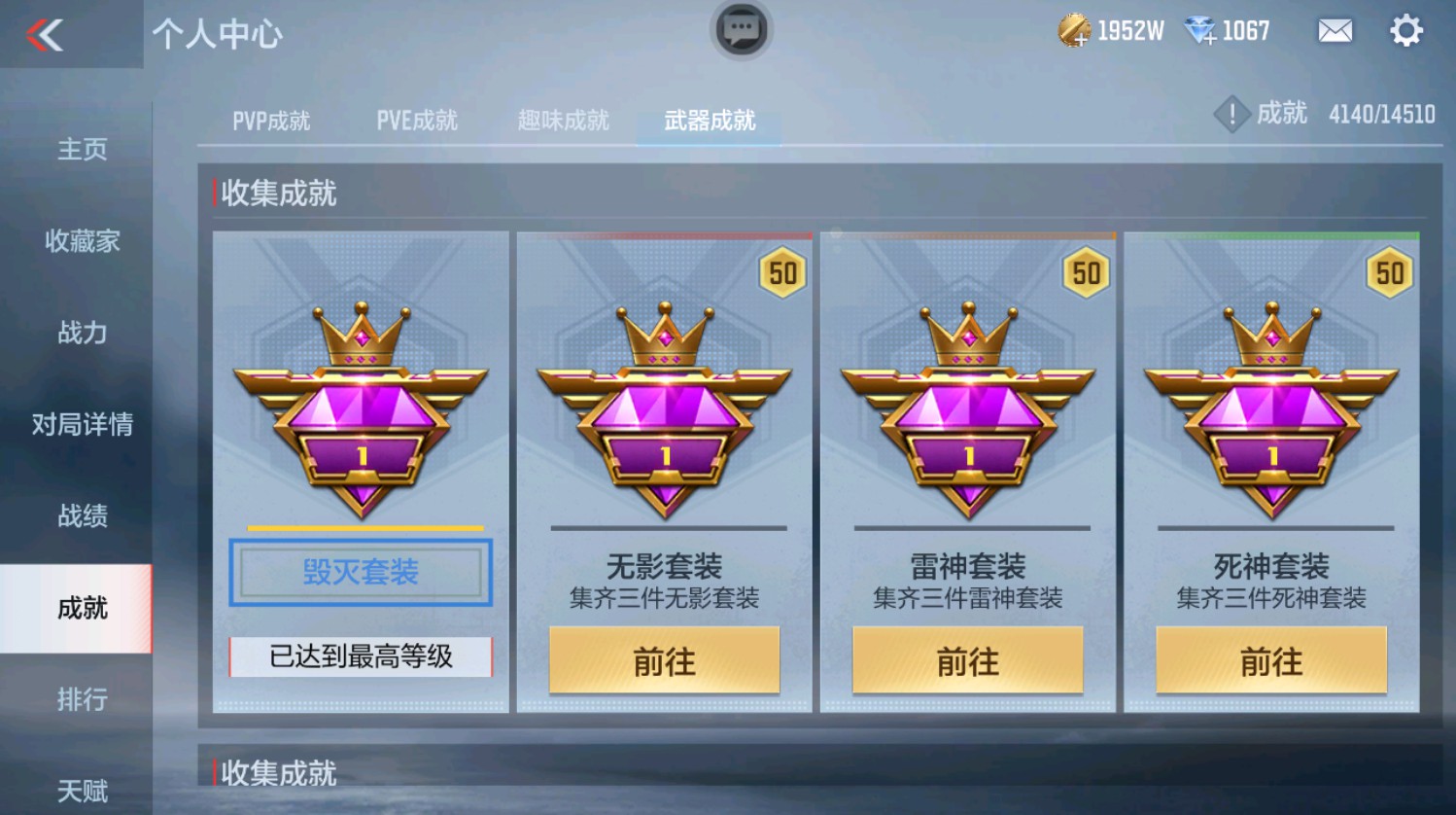Viewport: 1456px width, 815px height.
Task: Switch to the PVE成就 tab
Action: click(416, 120)
